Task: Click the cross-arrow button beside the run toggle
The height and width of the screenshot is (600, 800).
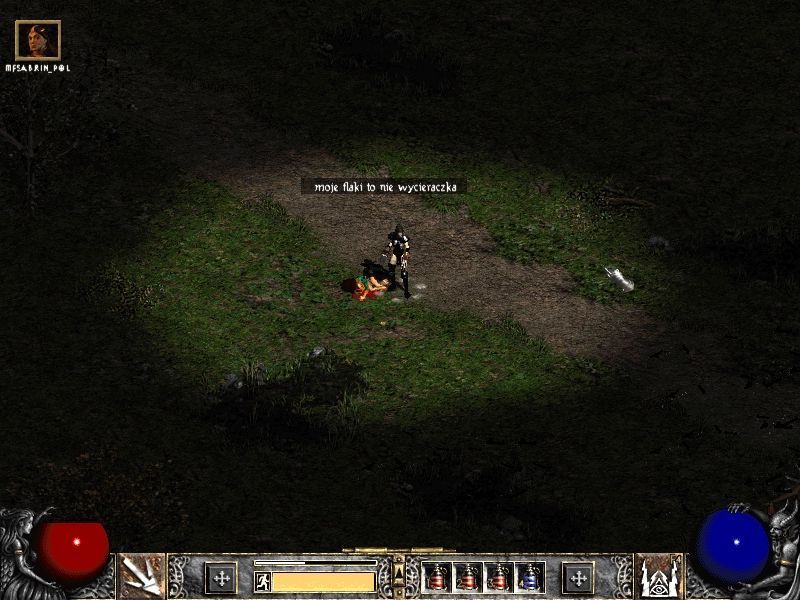Action: 221,577
